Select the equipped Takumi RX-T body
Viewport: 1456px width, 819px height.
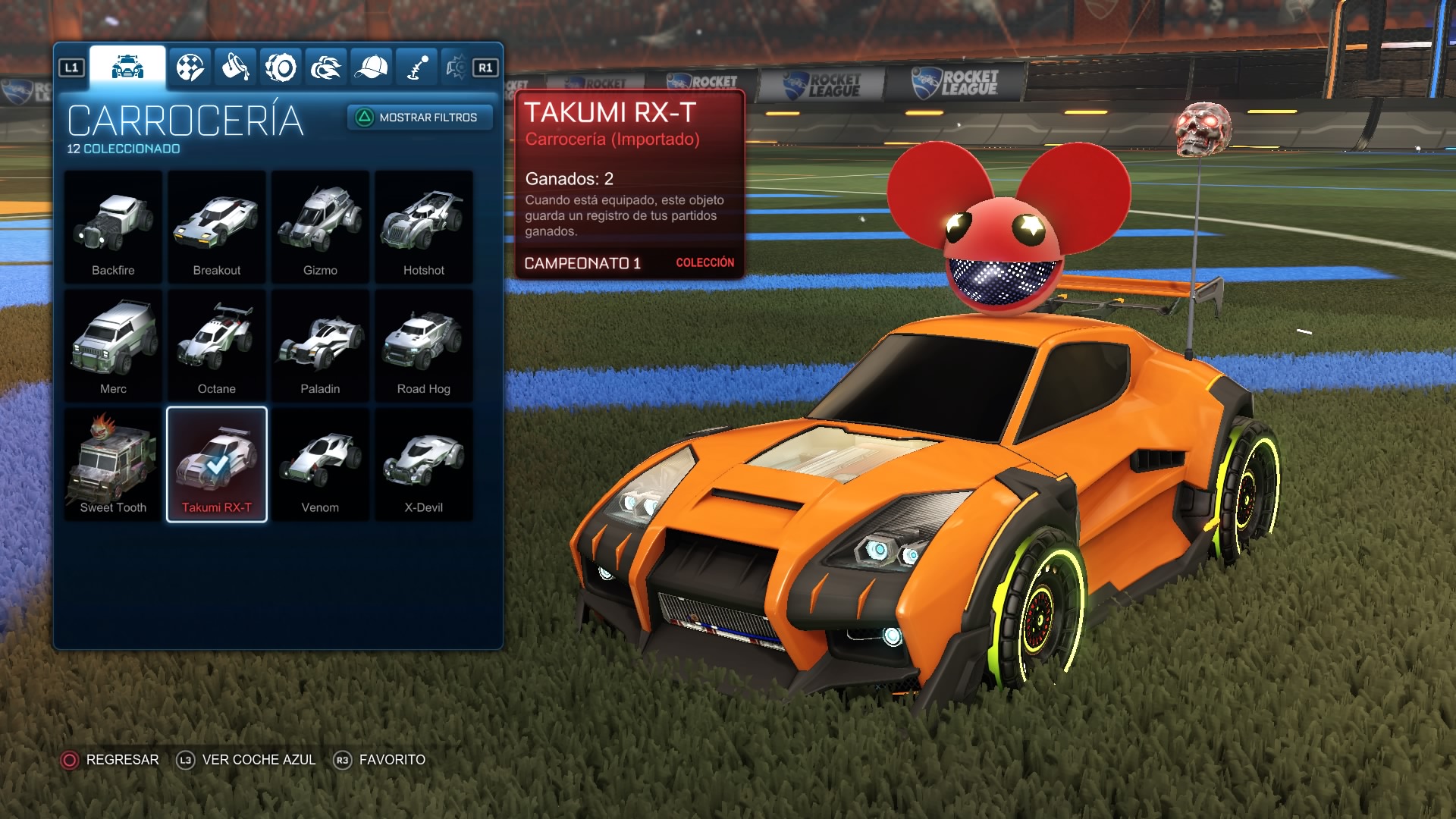pyautogui.click(x=217, y=464)
